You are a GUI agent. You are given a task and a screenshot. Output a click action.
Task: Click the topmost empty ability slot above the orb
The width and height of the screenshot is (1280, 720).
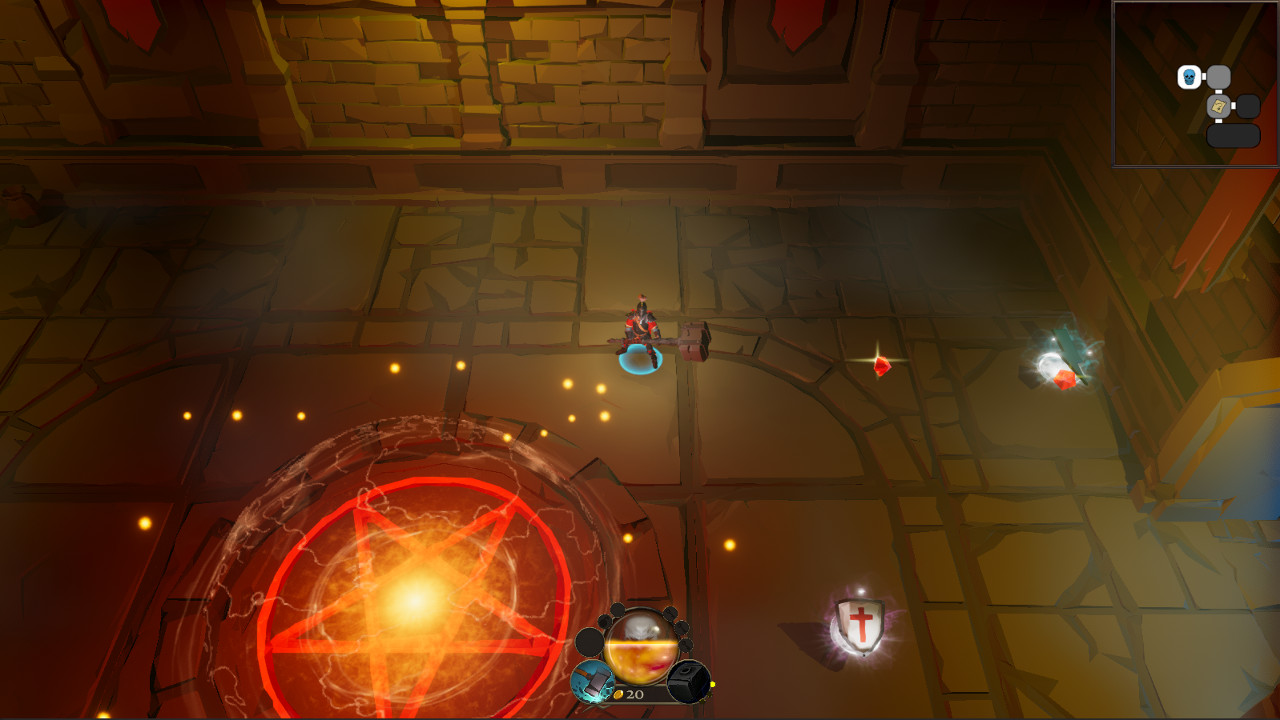(618, 610)
